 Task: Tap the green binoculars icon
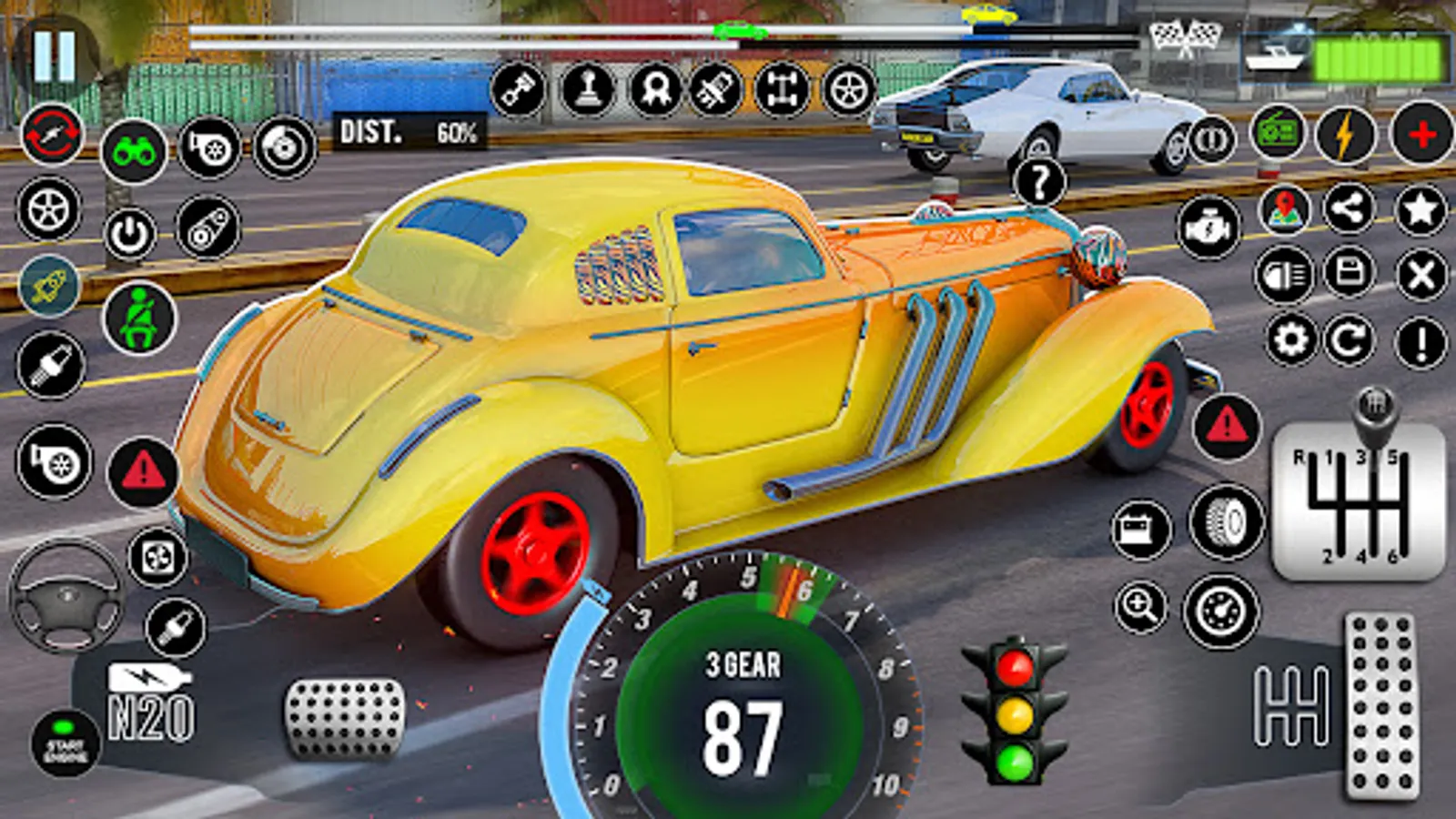click(134, 151)
